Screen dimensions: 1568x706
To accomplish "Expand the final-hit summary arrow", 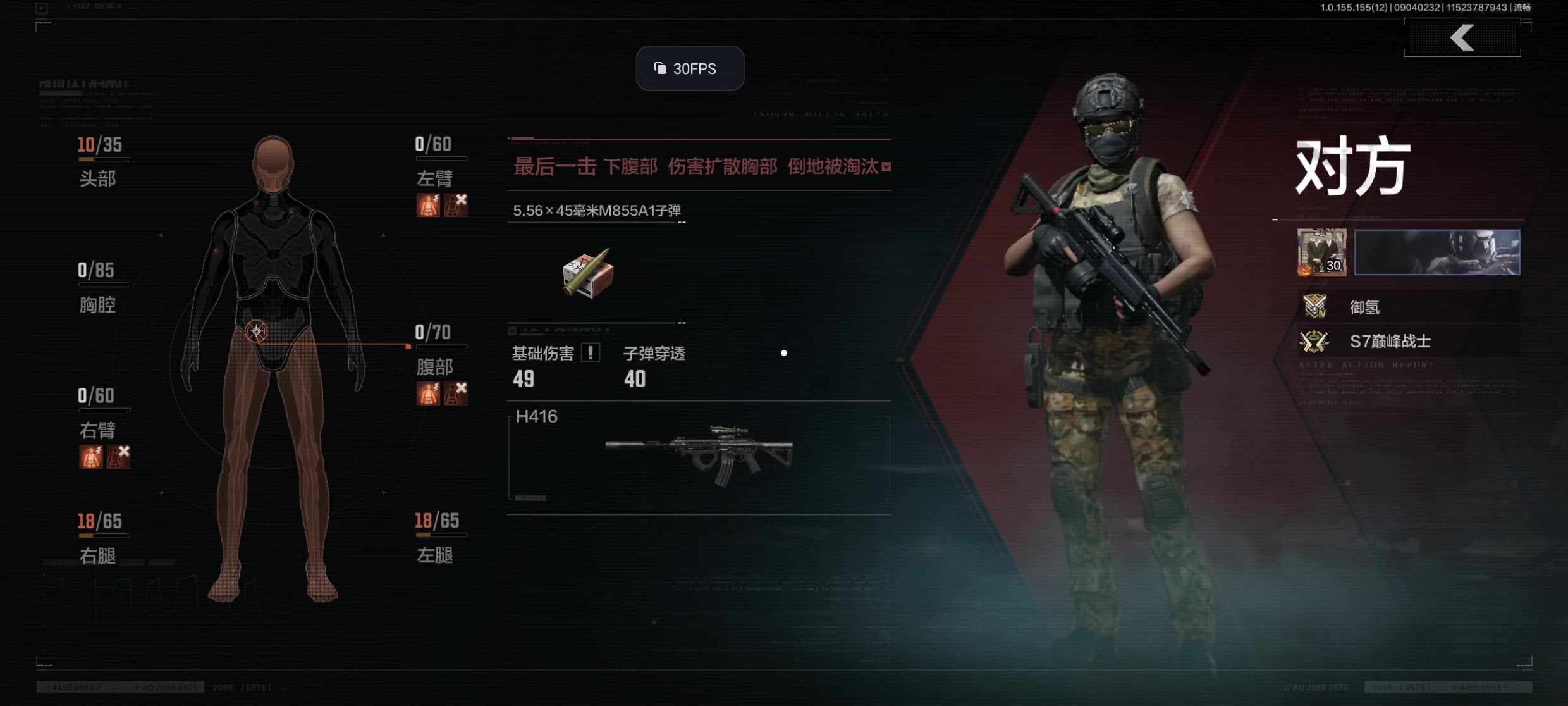I will pyautogui.click(x=886, y=167).
